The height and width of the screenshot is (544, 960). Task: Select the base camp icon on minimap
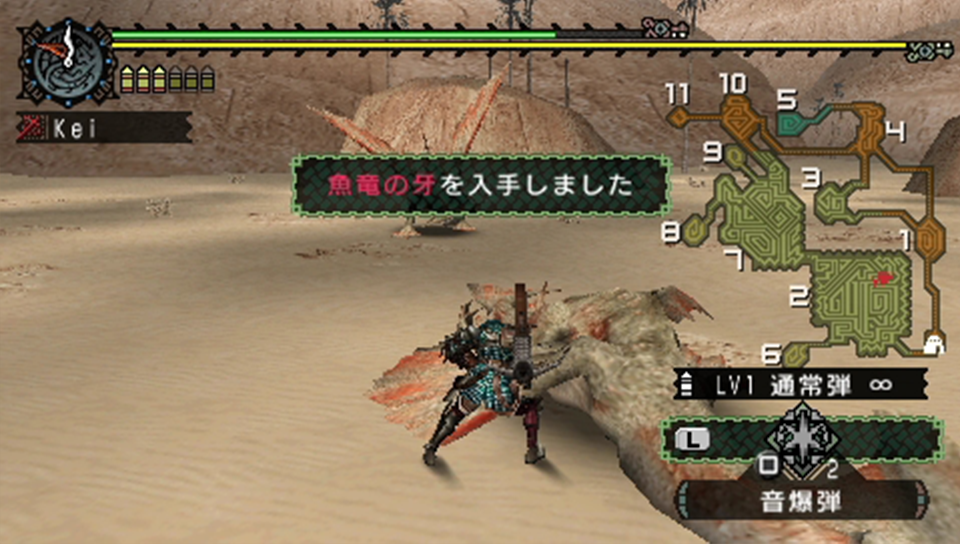coord(934,343)
